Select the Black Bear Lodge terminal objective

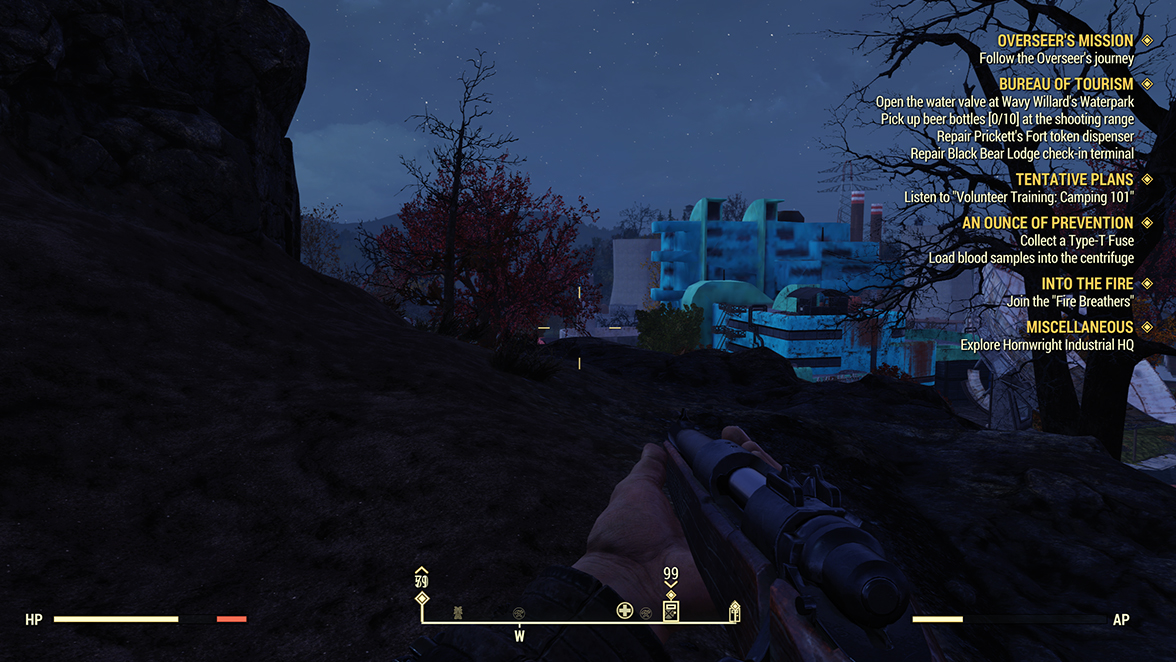pos(1021,154)
